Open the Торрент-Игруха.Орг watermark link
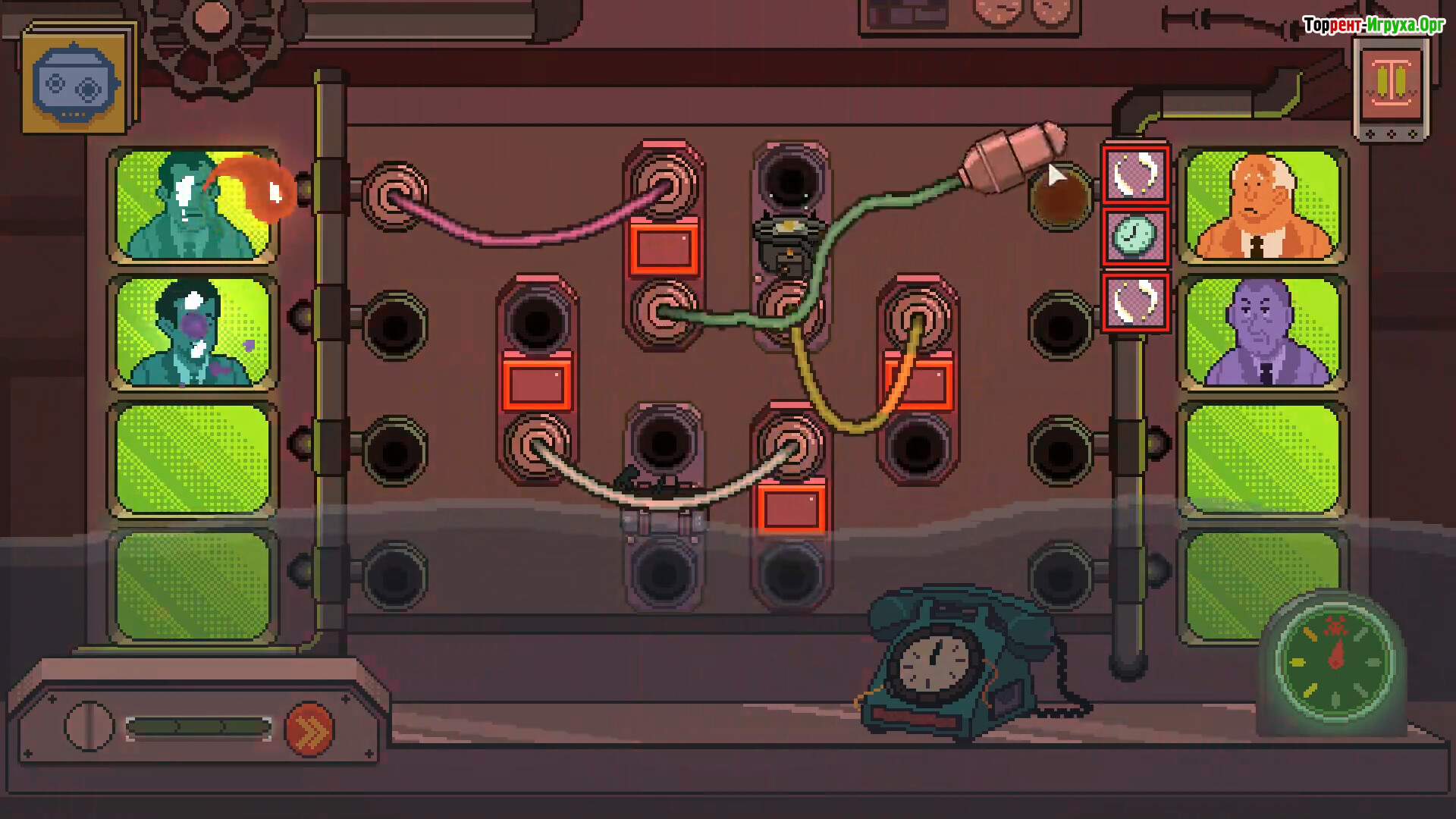This screenshot has height=819, width=1456. pos(1373,26)
